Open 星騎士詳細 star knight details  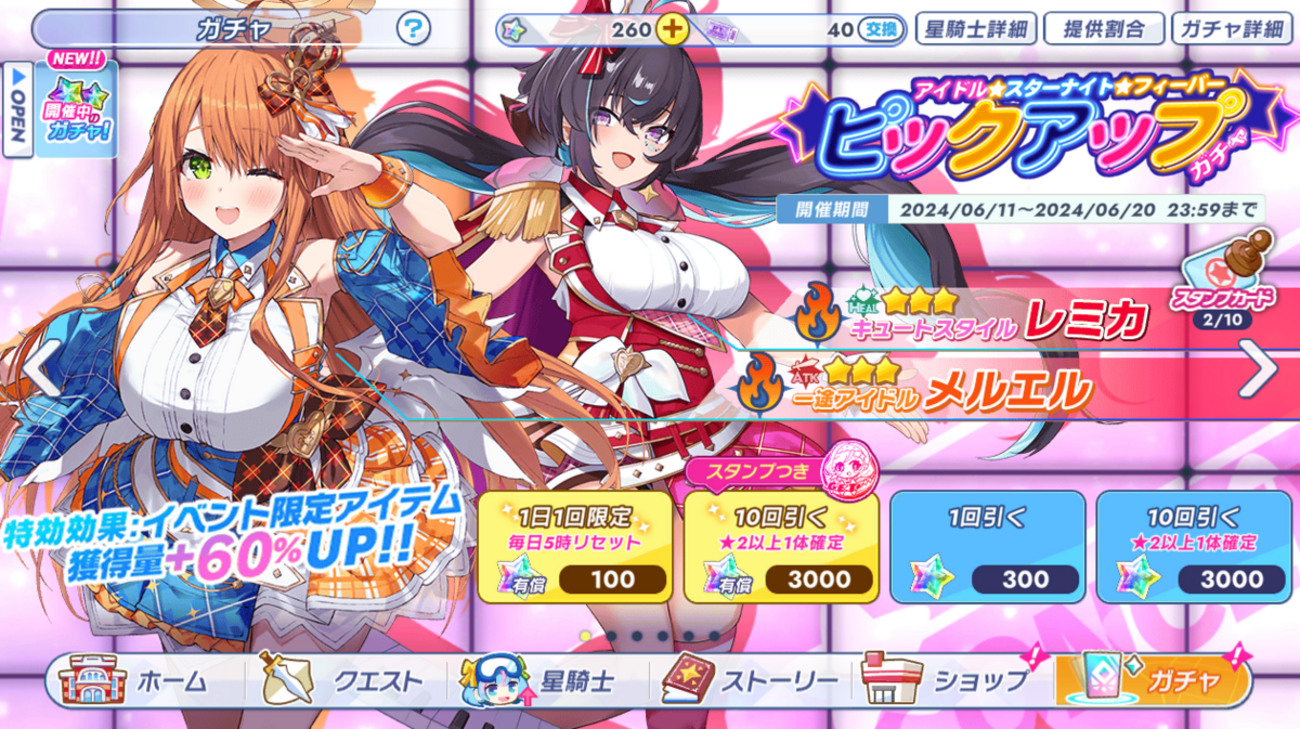(975, 28)
